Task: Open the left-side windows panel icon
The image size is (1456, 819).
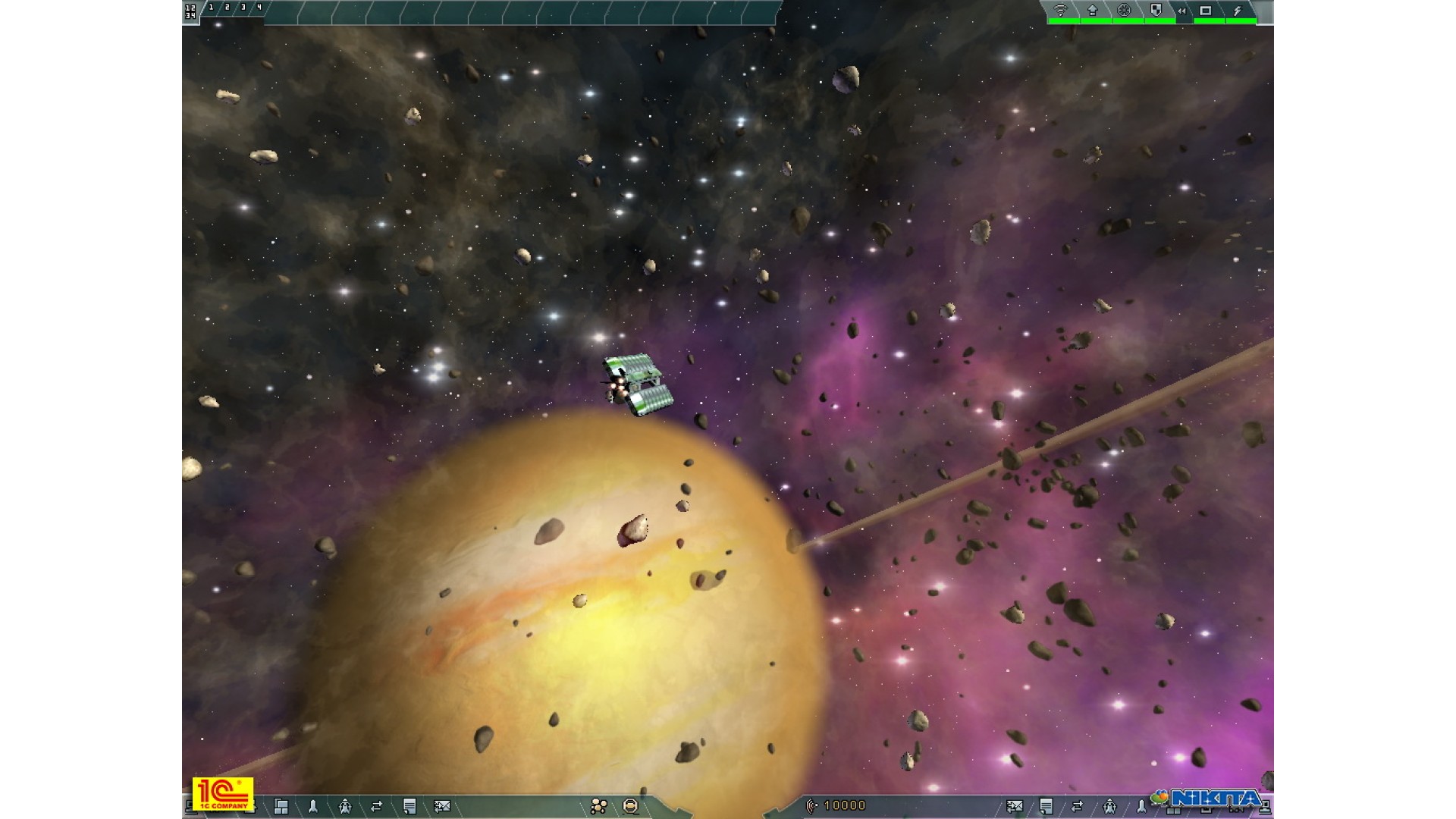Action: pyautogui.click(x=281, y=806)
